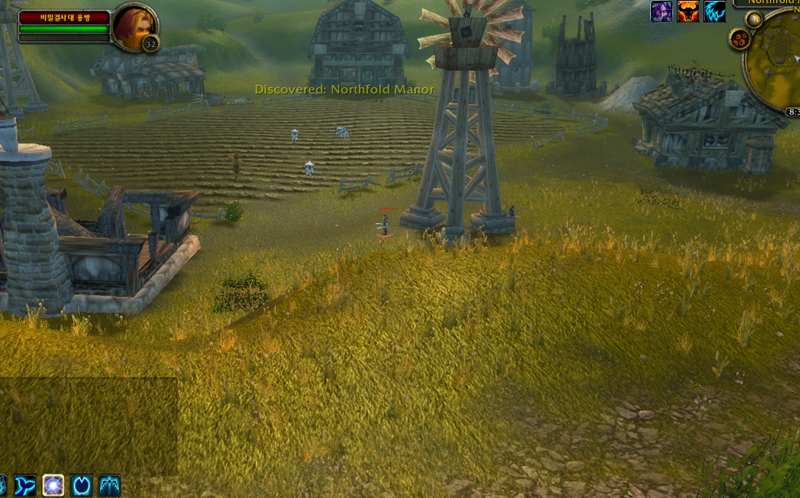Image resolution: width=800 pixels, height=498 pixels.
Task: Activate the blue whale tail ability
Action: pyautogui.click(x=25, y=486)
